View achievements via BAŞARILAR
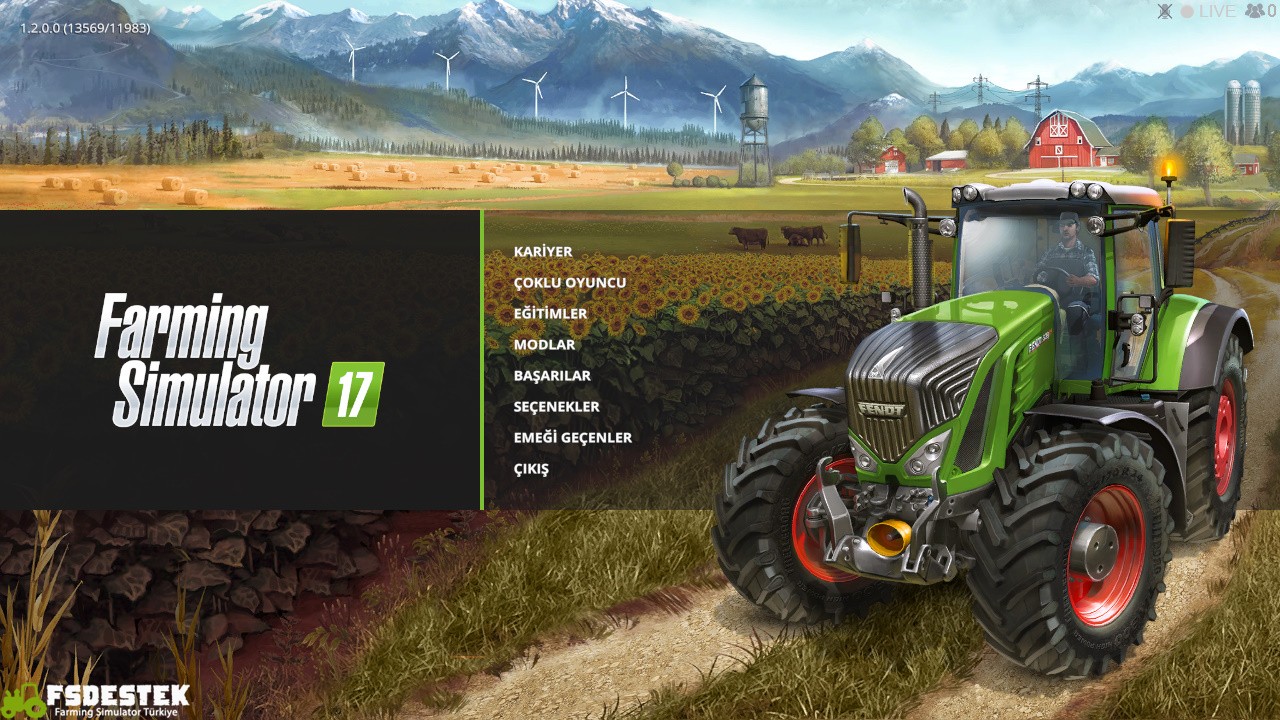 click(550, 375)
